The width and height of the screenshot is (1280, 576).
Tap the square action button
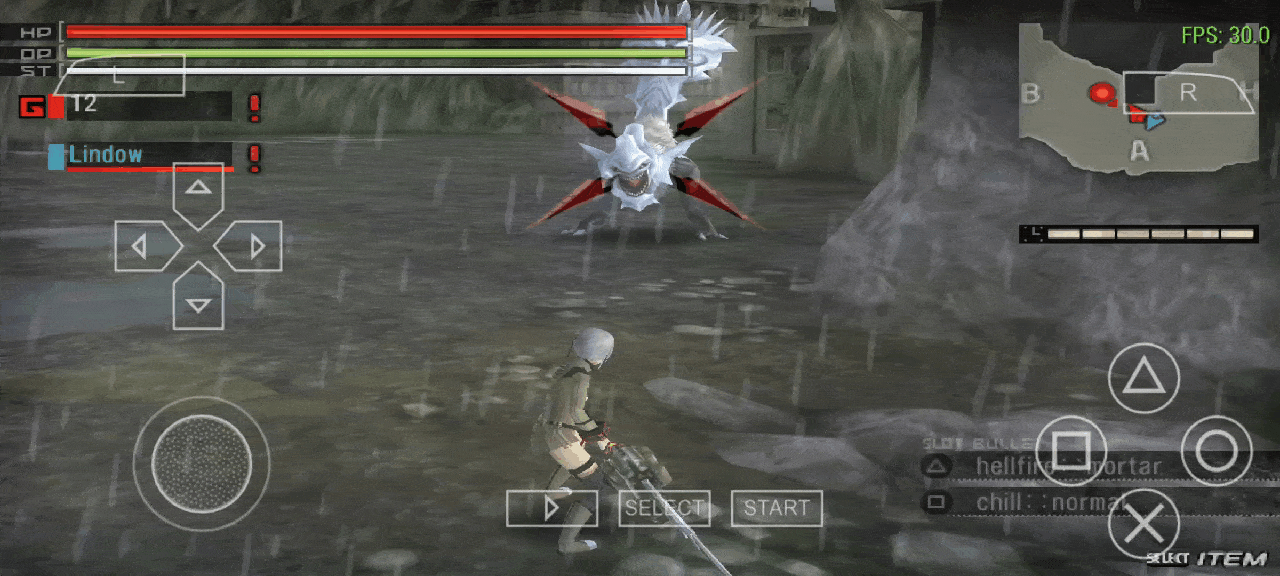1070,451
